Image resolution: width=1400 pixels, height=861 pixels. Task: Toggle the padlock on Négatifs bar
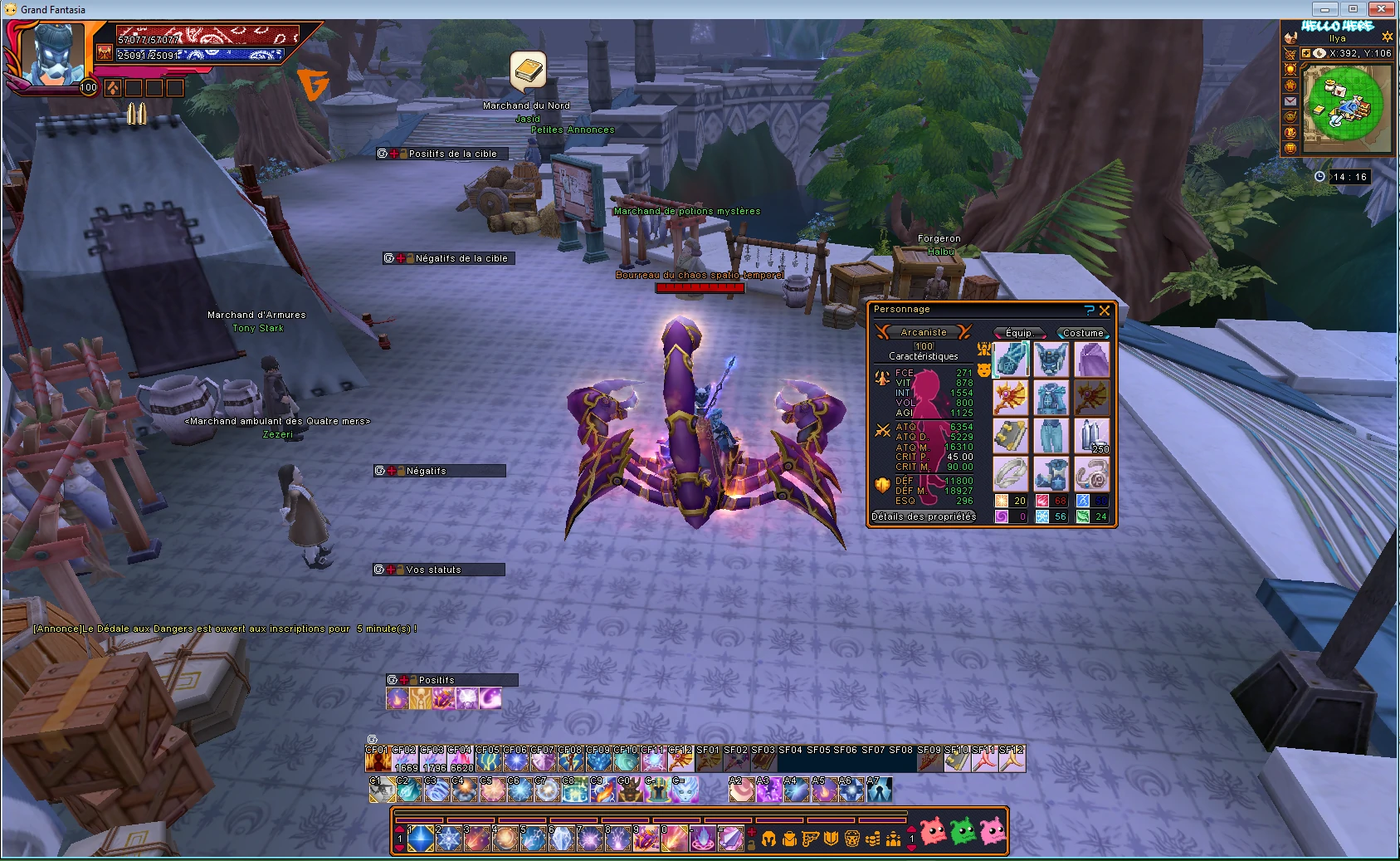402,470
